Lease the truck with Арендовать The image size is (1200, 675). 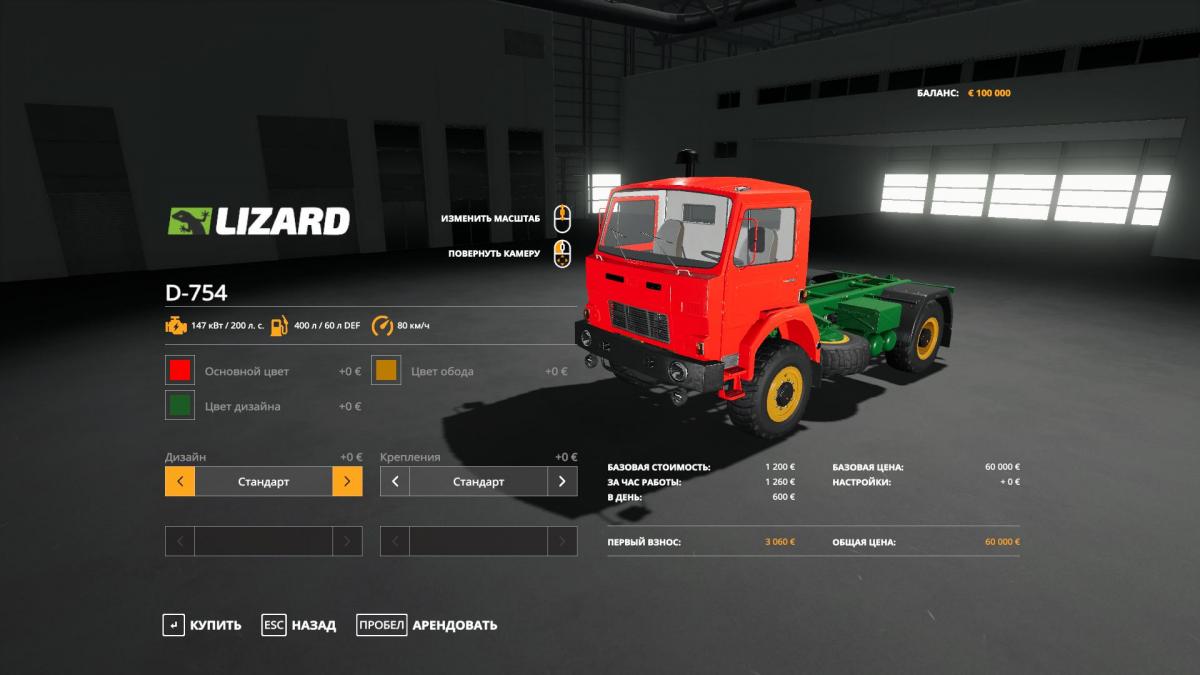[427, 625]
